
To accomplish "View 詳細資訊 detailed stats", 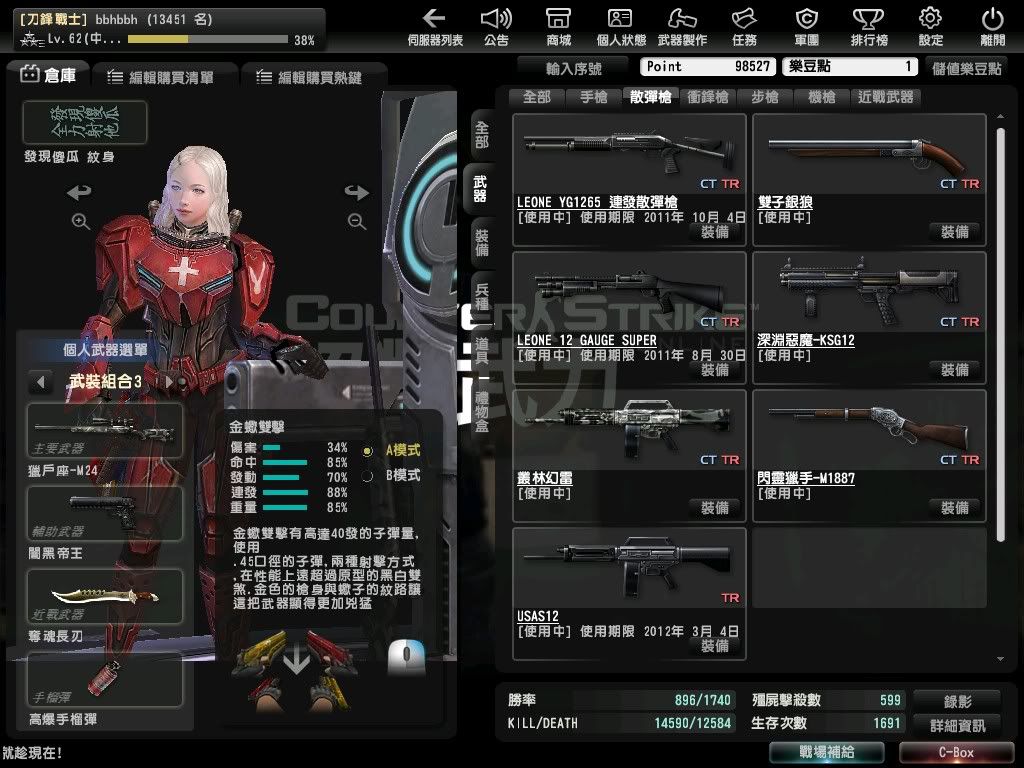I will coord(956,725).
